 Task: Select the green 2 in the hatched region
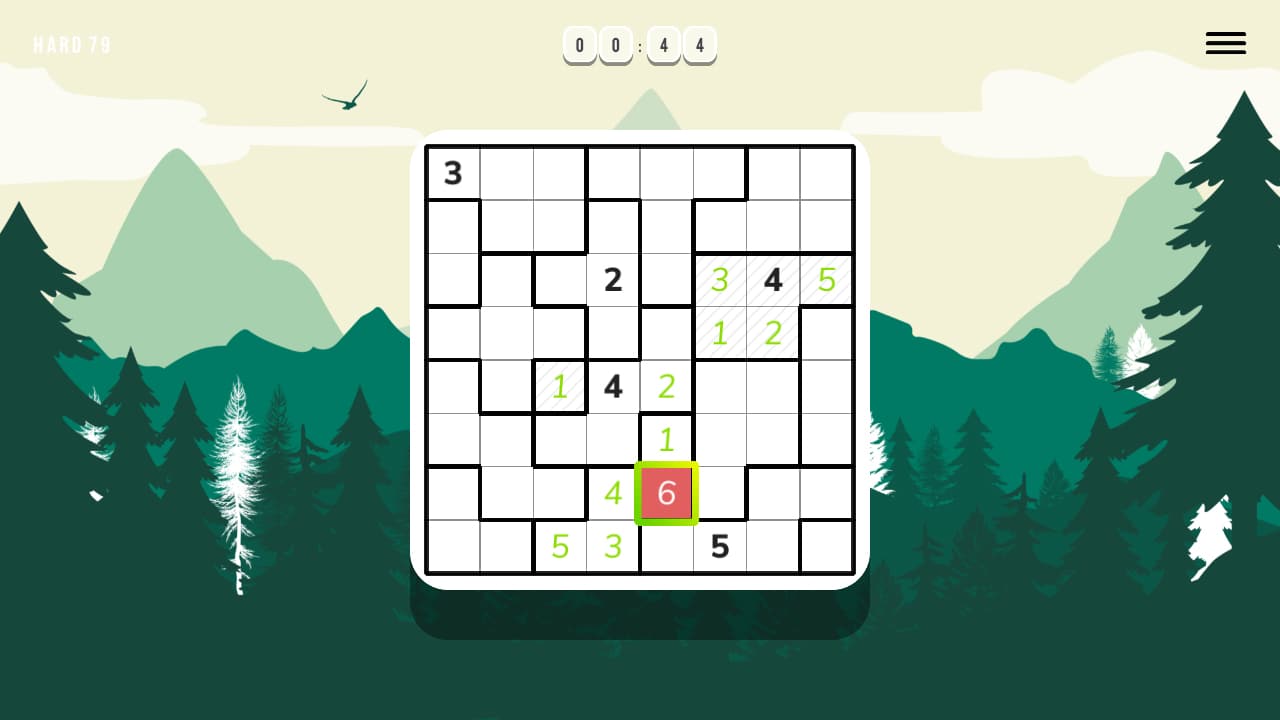(772, 333)
